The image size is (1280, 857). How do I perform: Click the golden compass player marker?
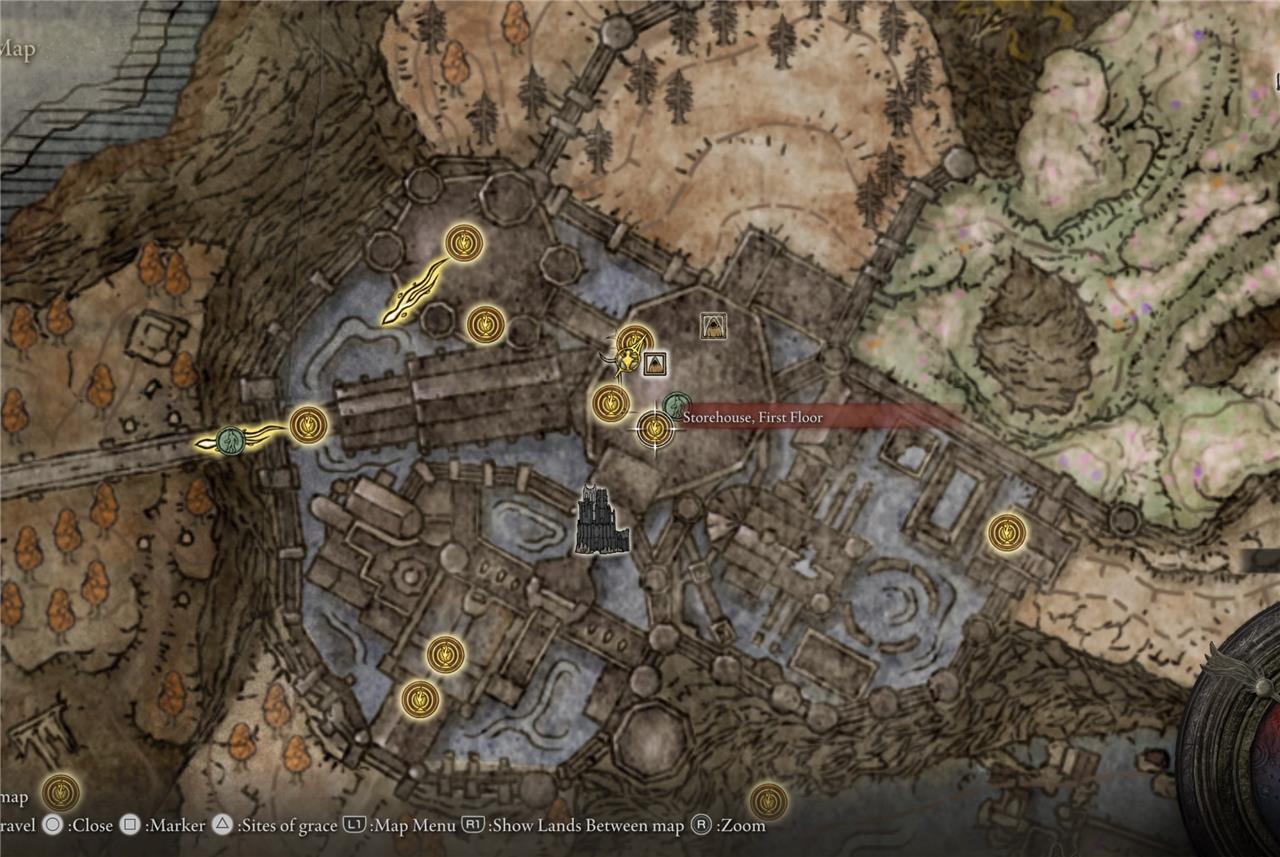point(626,361)
